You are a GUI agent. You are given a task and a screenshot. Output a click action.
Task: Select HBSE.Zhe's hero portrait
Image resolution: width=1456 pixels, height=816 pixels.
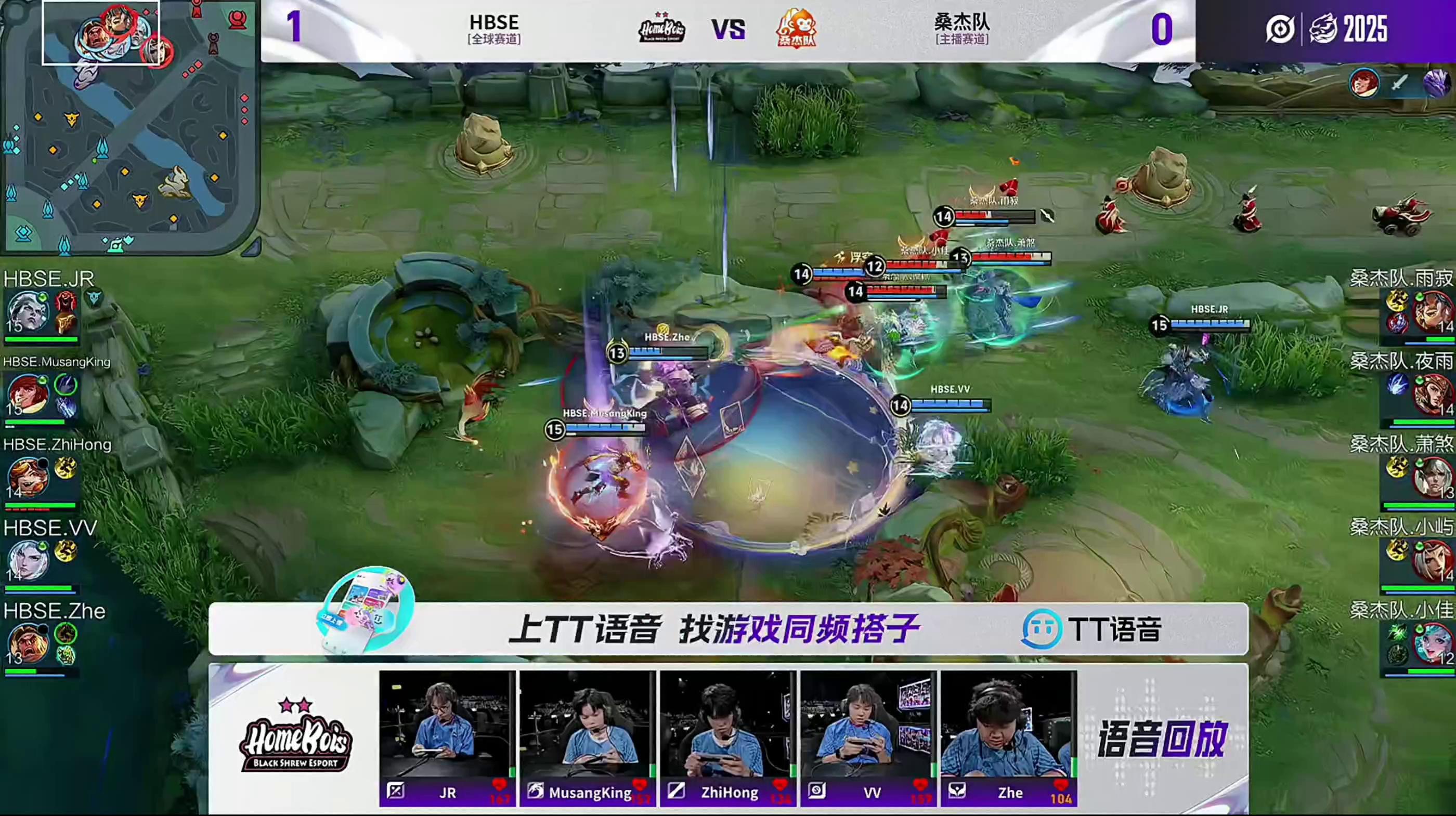(27, 643)
